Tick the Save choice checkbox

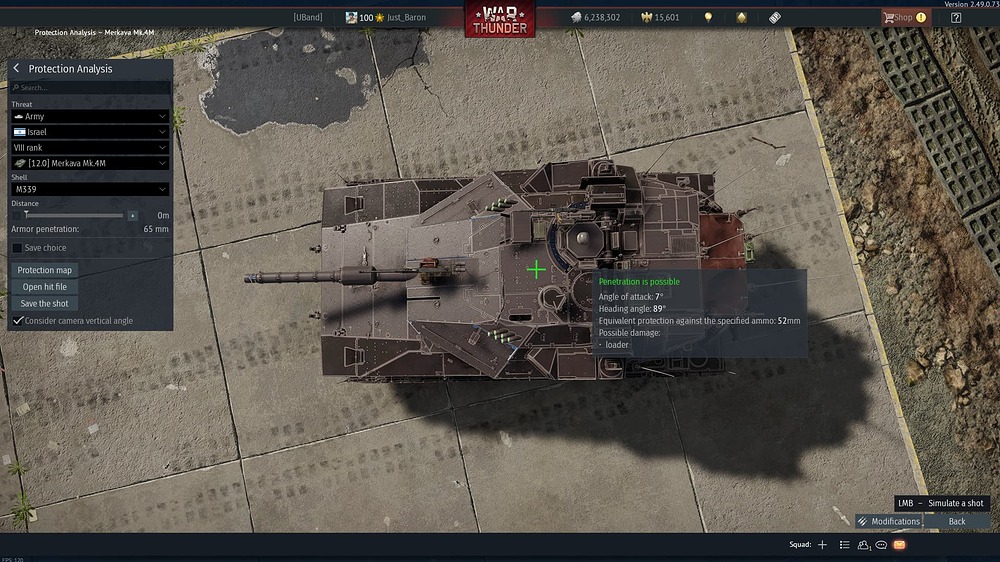pyautogui.click(x=17, y=248)
